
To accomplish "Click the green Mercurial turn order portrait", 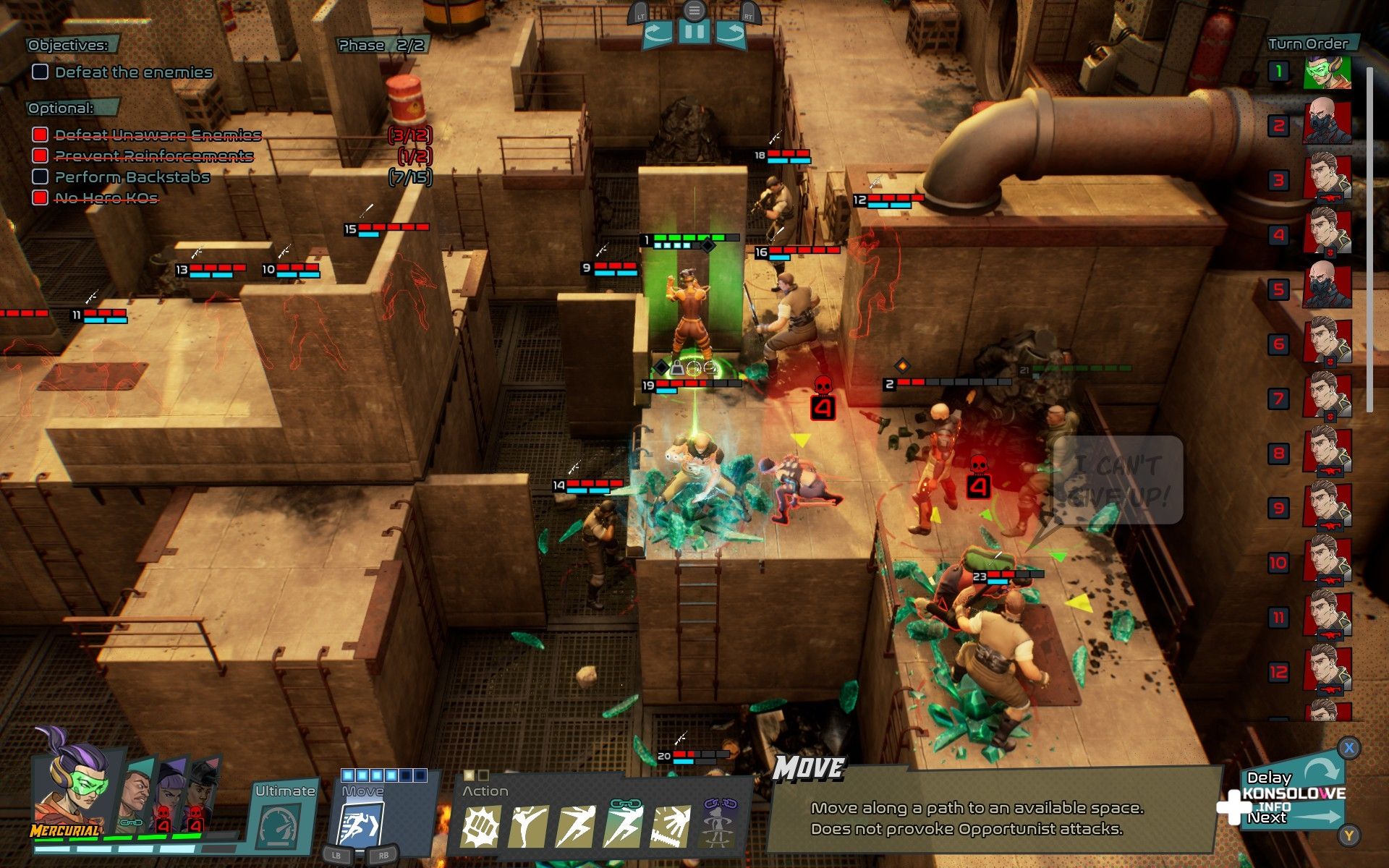I will [1327, 72].
